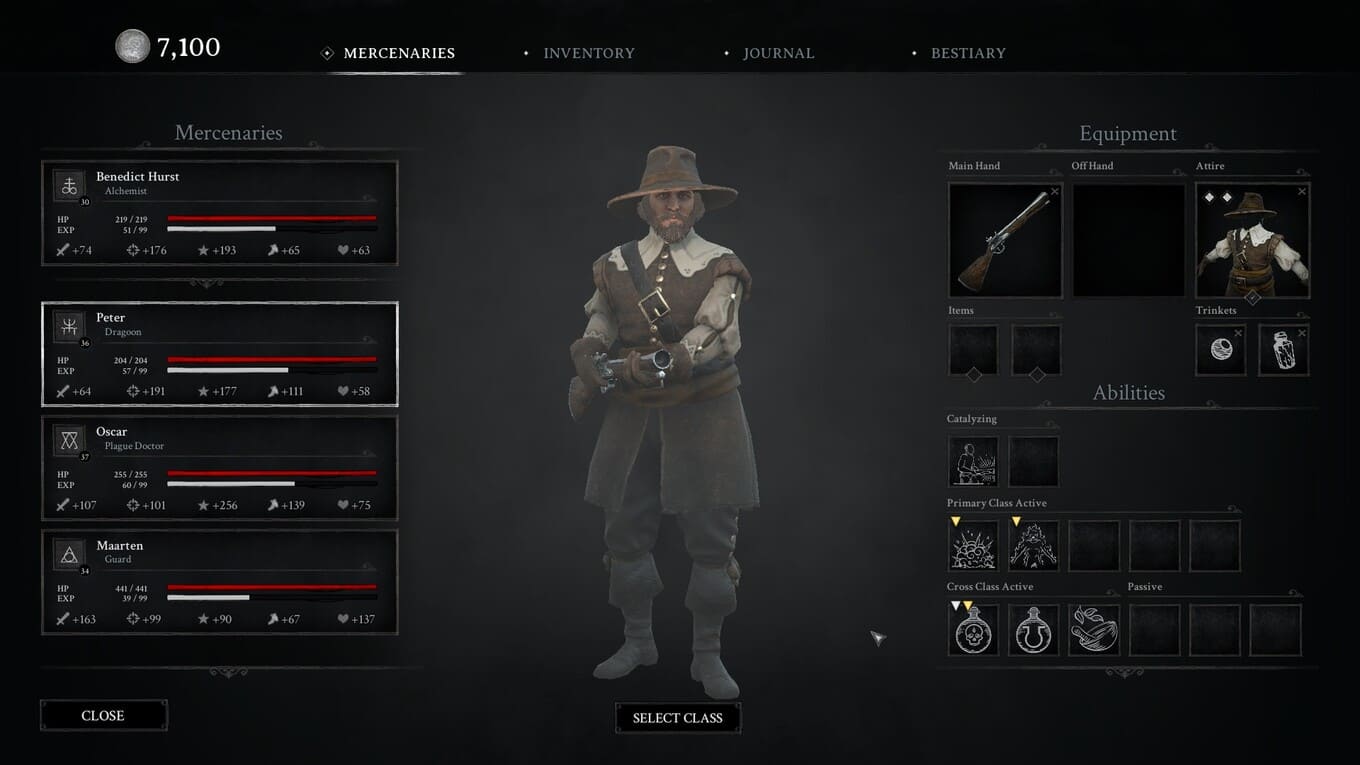Show the Bestiary tab
This screenshot has width=1360, height=765.
pos(967,53)
